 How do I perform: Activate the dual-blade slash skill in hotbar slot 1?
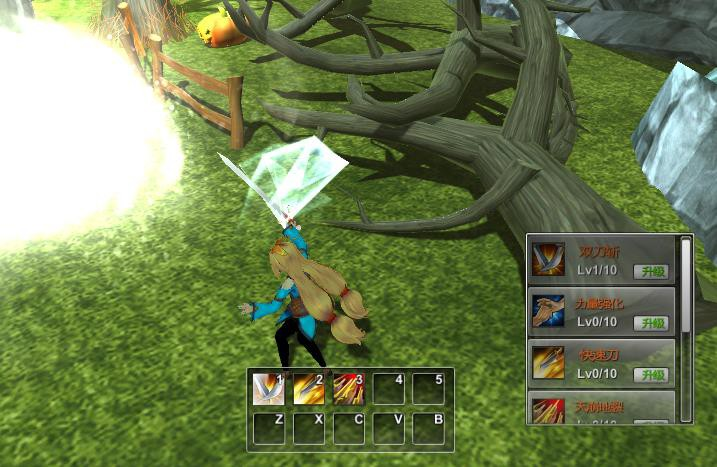[268, 389]
